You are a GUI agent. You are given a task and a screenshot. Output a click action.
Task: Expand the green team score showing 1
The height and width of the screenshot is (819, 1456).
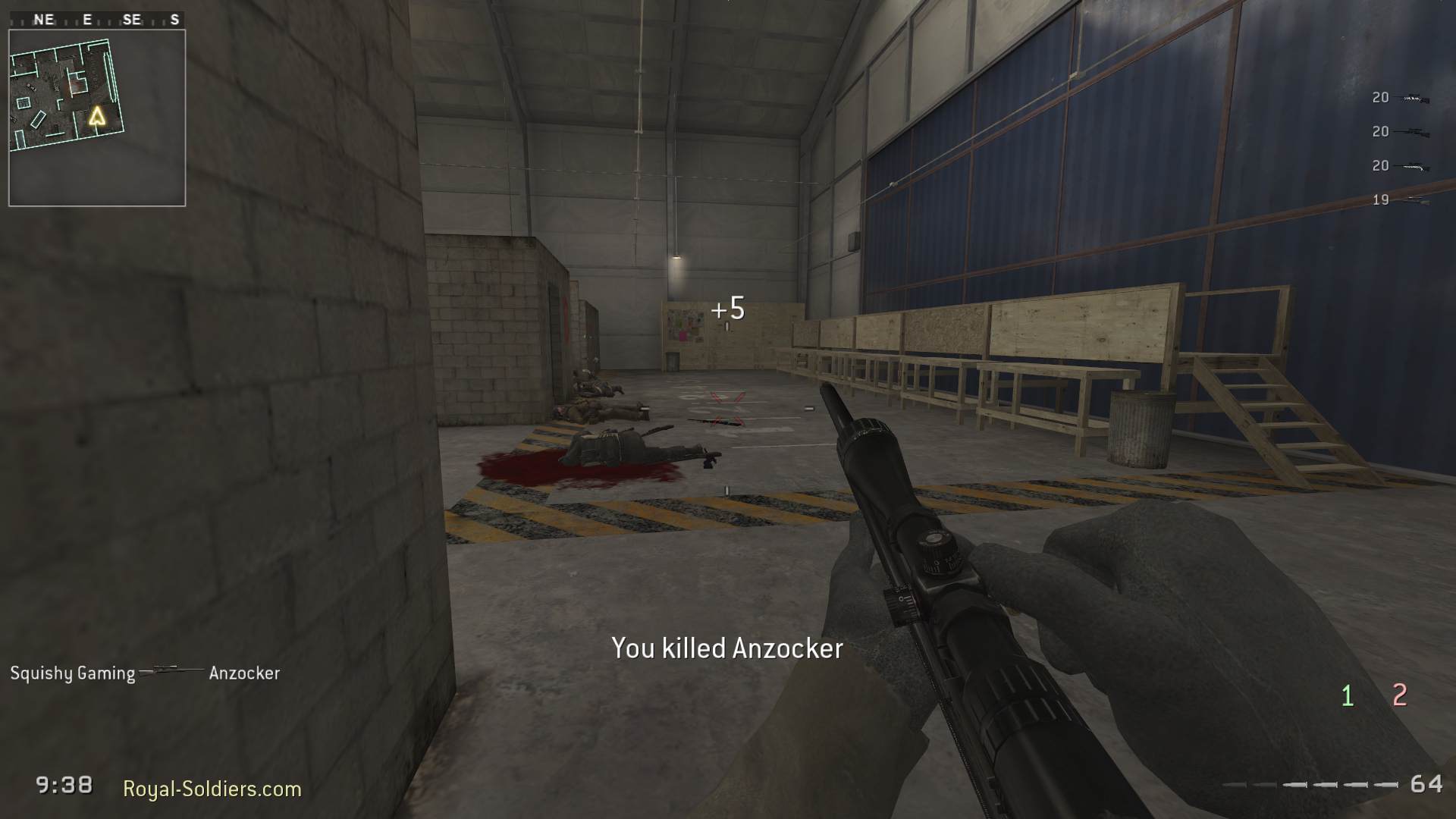(1348, 692)
